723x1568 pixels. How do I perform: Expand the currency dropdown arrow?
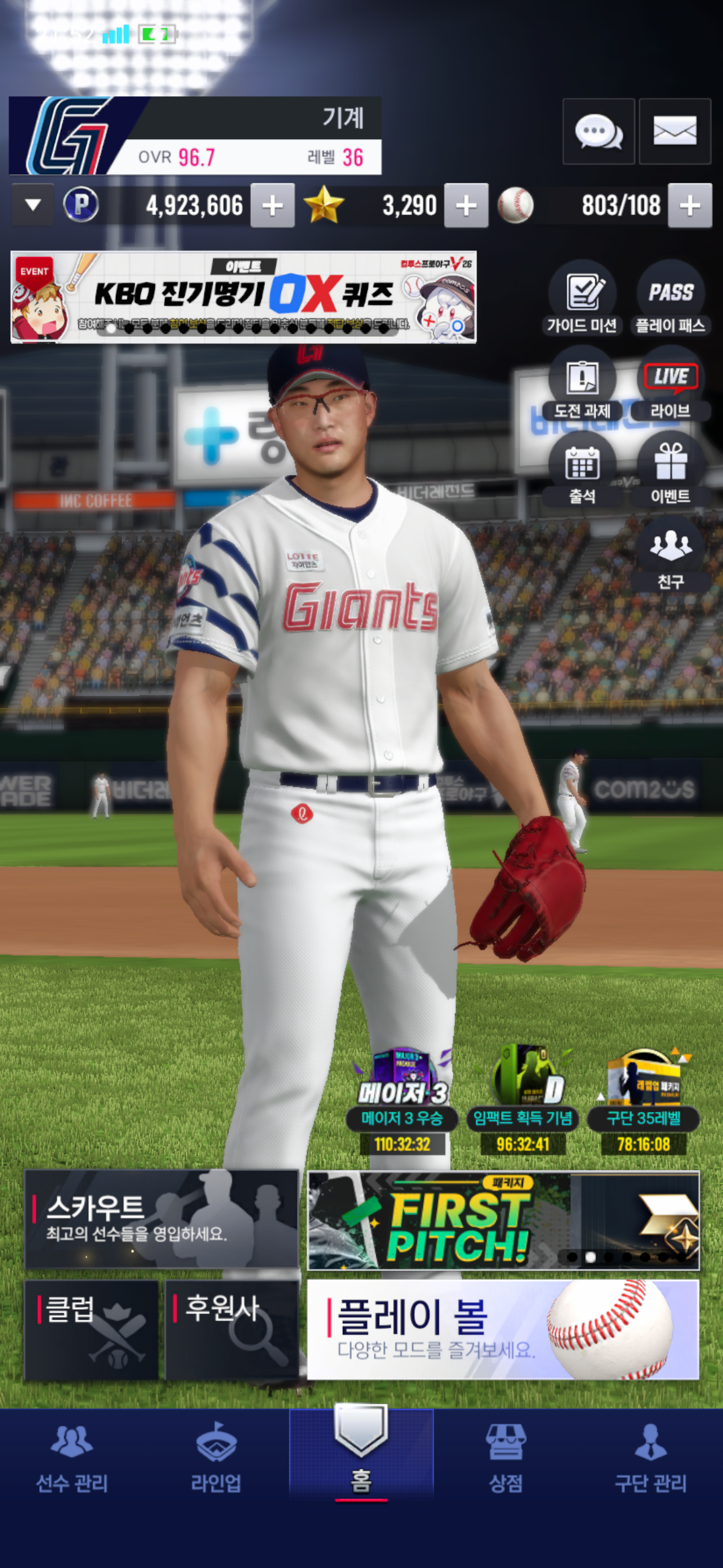(33, 205)
